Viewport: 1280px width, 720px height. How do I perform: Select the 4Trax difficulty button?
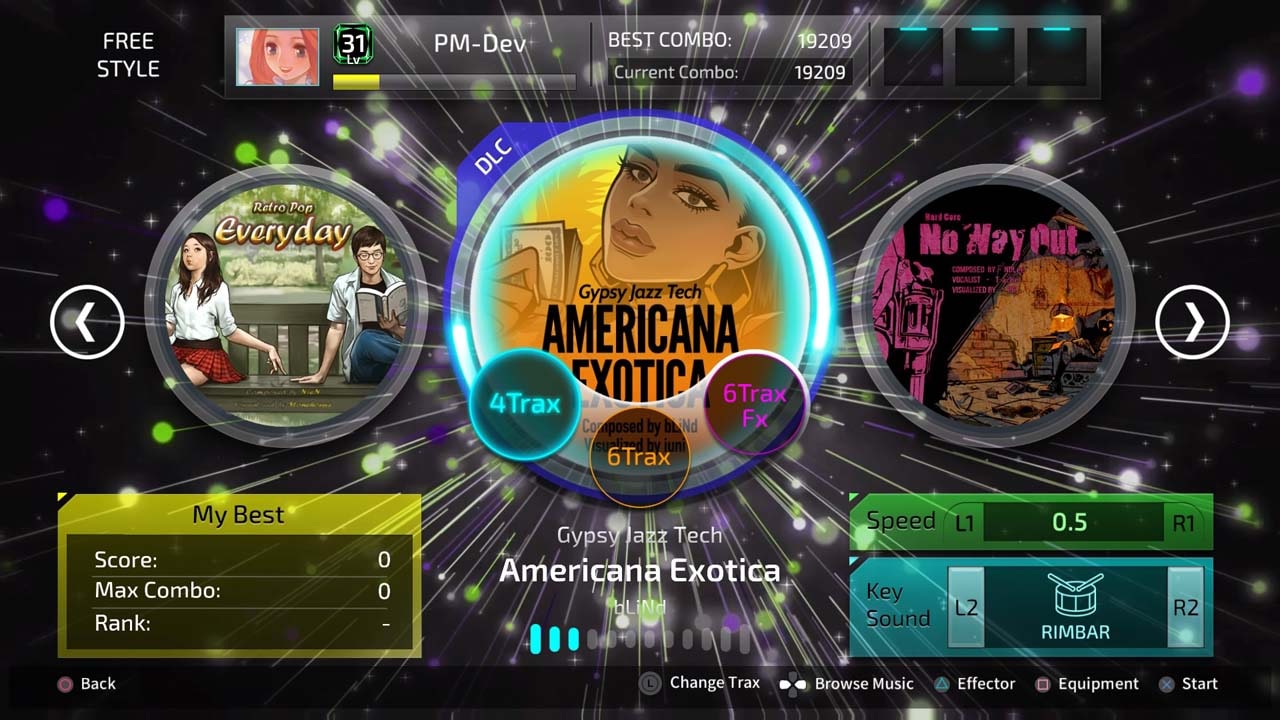point(525,403)
